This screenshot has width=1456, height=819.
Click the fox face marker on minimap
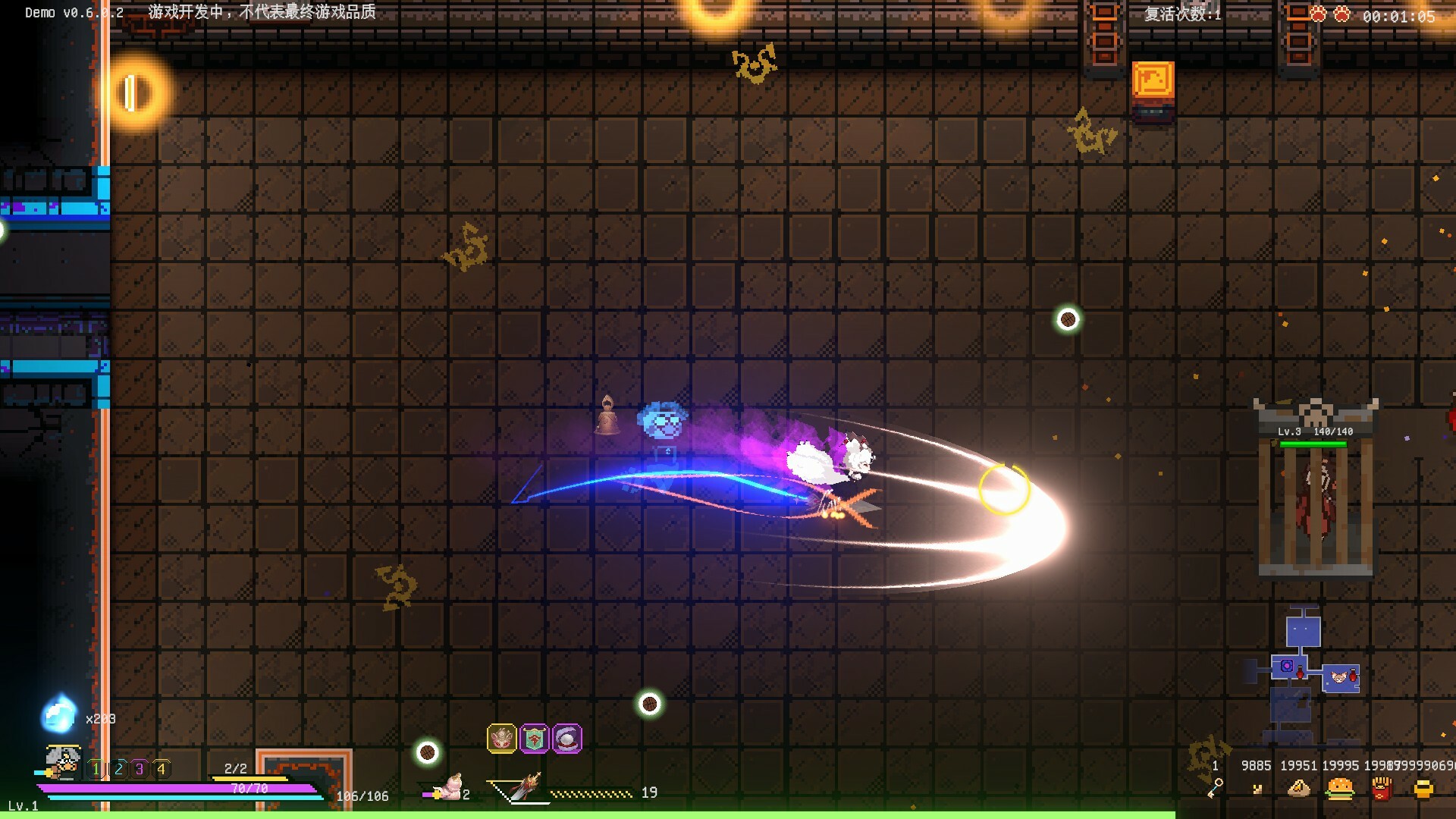click(x=1340, y=676)
